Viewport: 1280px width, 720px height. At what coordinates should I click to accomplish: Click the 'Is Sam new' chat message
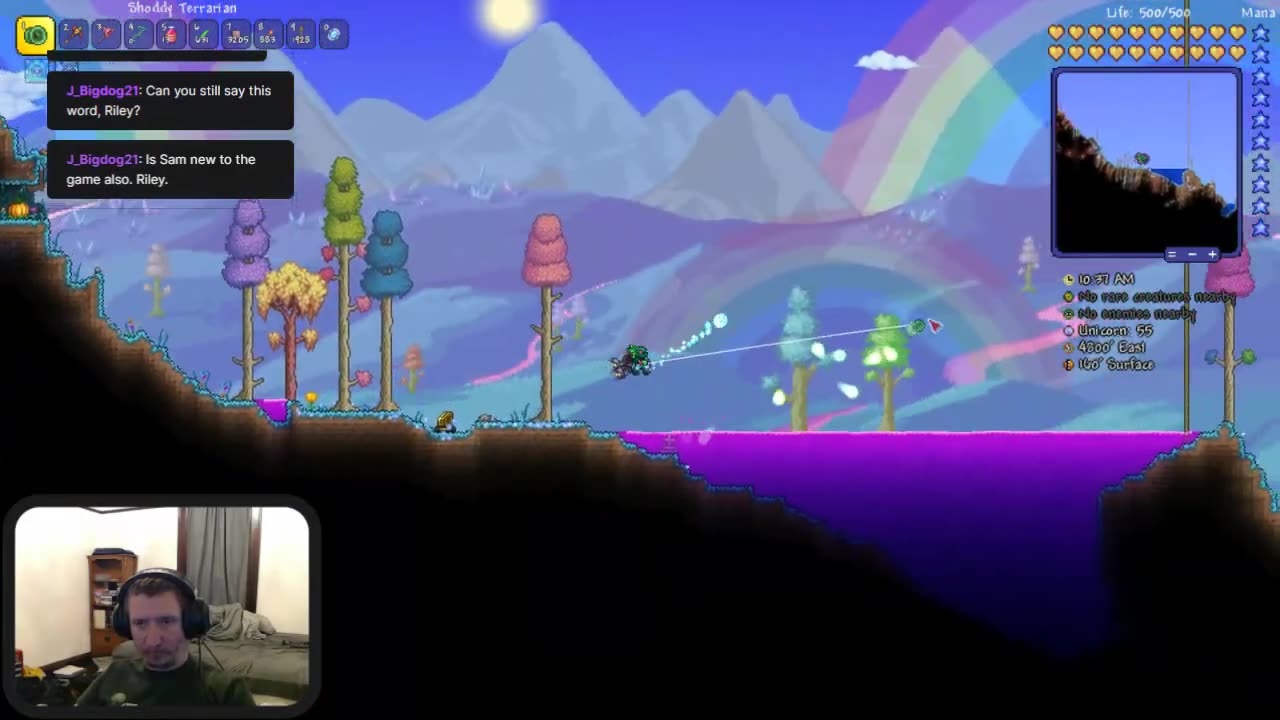pyautogui.click(x=162, y=169)
